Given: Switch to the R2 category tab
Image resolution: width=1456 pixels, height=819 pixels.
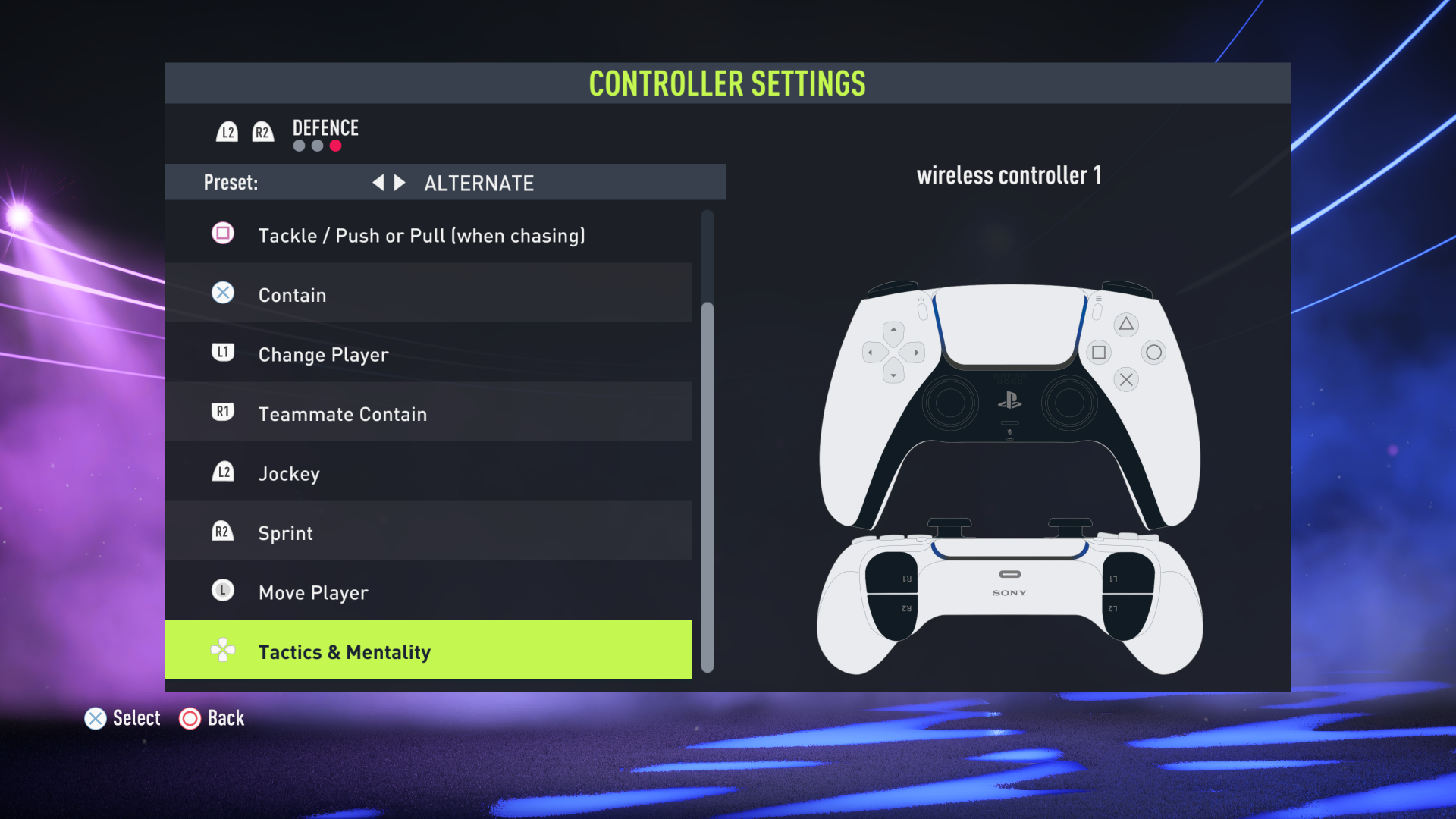Looking at the screenshot, I should (x=262, y=130).
